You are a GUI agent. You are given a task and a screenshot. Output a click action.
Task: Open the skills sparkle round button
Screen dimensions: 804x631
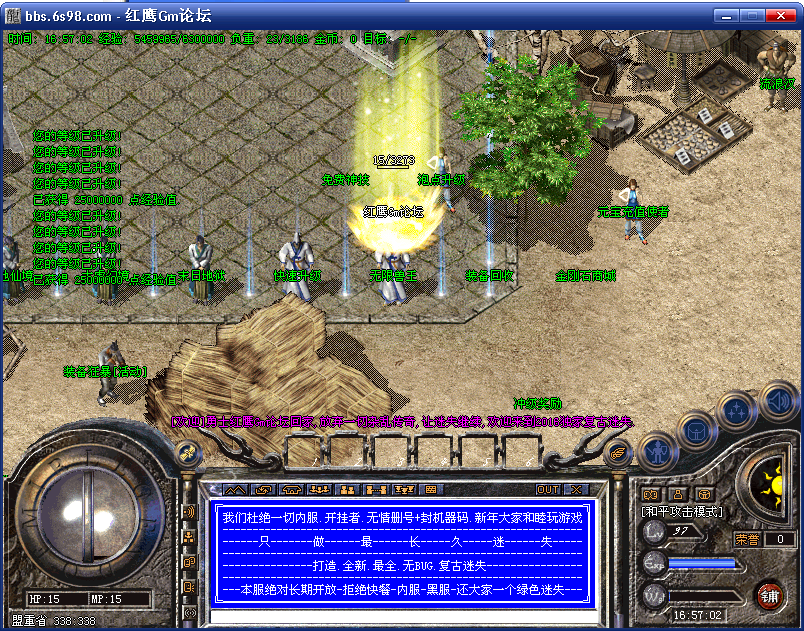click(735, 411)
